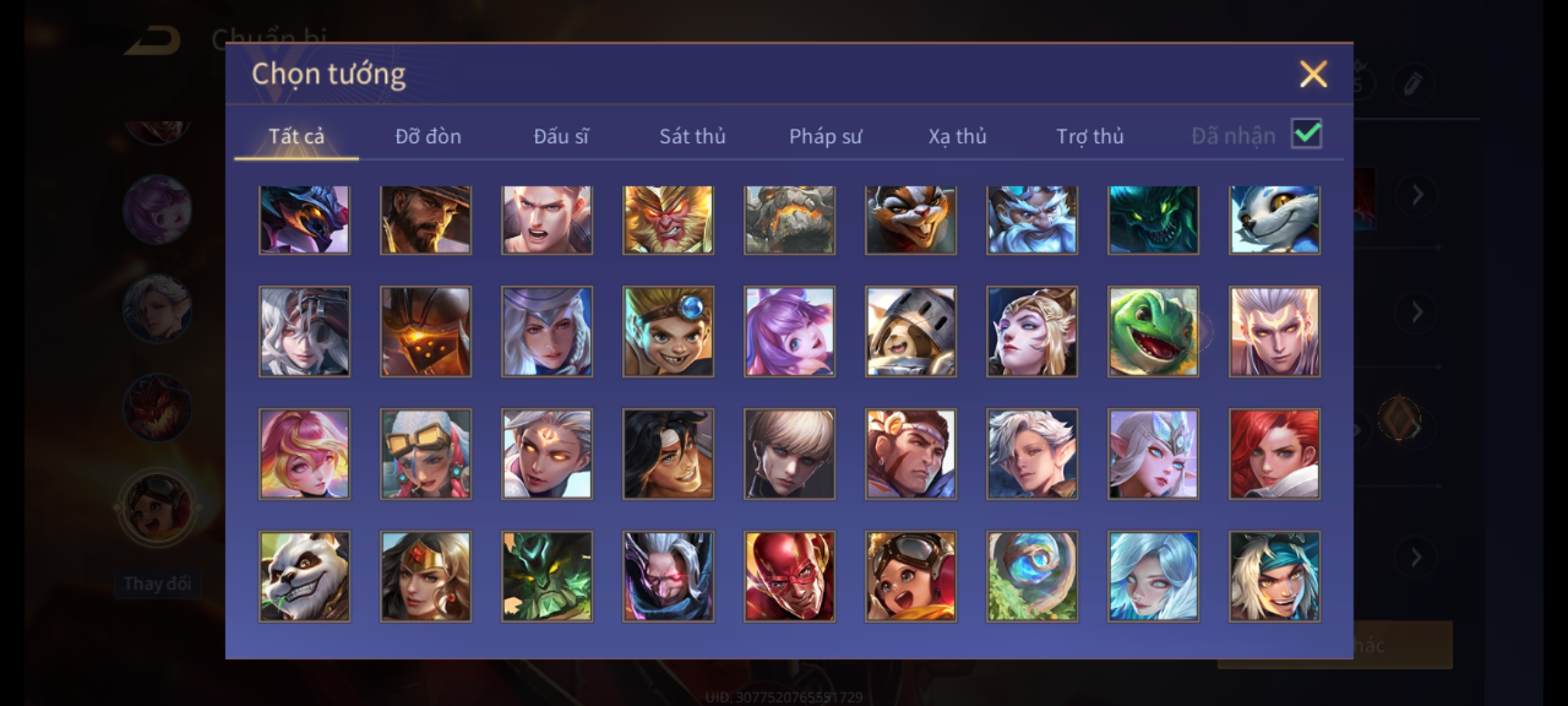Viewport: 1568px width, 706px height.
Task: Pick the green chameleon hero portrait
Action: pyautogui.click(x=1153, y=331)
